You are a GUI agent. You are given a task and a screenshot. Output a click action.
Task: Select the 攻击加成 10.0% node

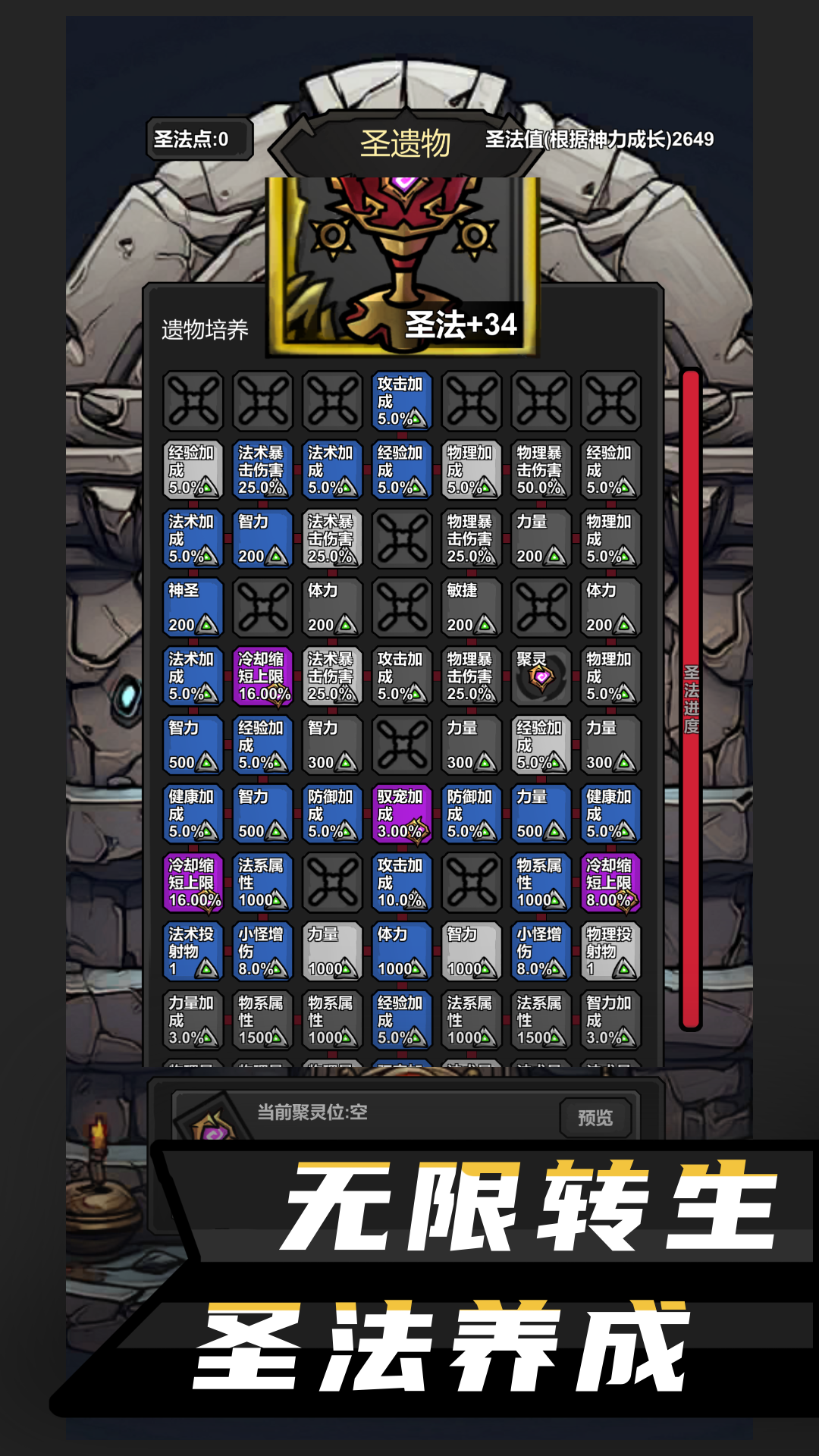click(401, 883)
